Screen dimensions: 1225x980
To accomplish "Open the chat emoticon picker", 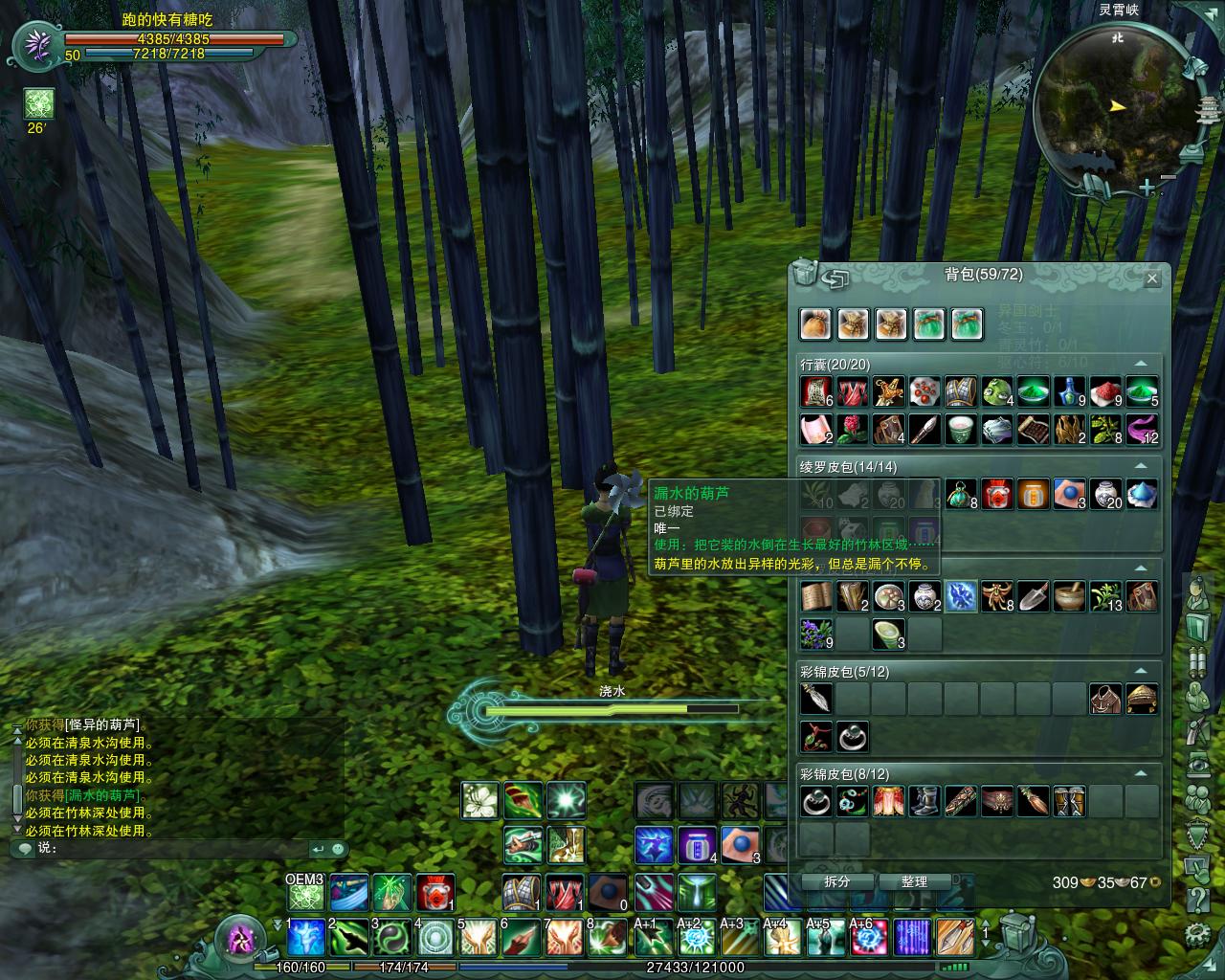I will (23, 849).
